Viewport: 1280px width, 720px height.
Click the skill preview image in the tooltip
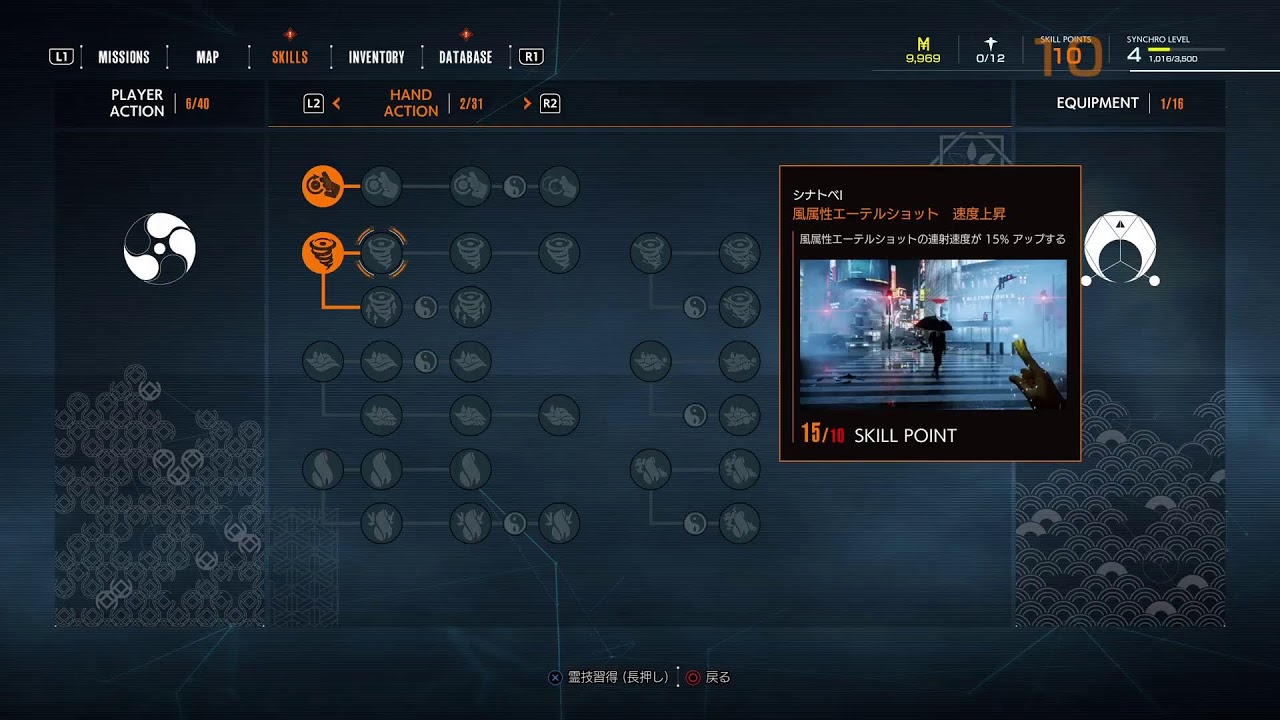(932, 334)
